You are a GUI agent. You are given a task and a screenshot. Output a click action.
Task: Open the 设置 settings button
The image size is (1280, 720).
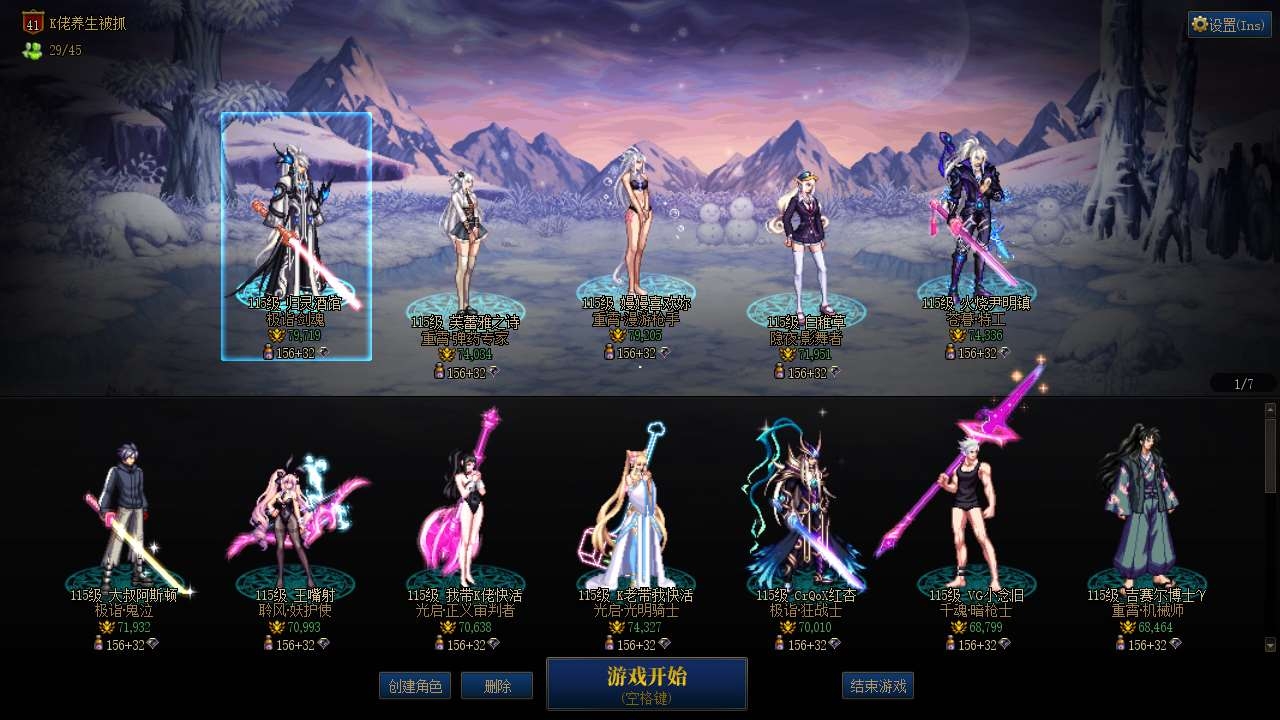tap(1229, 25)
